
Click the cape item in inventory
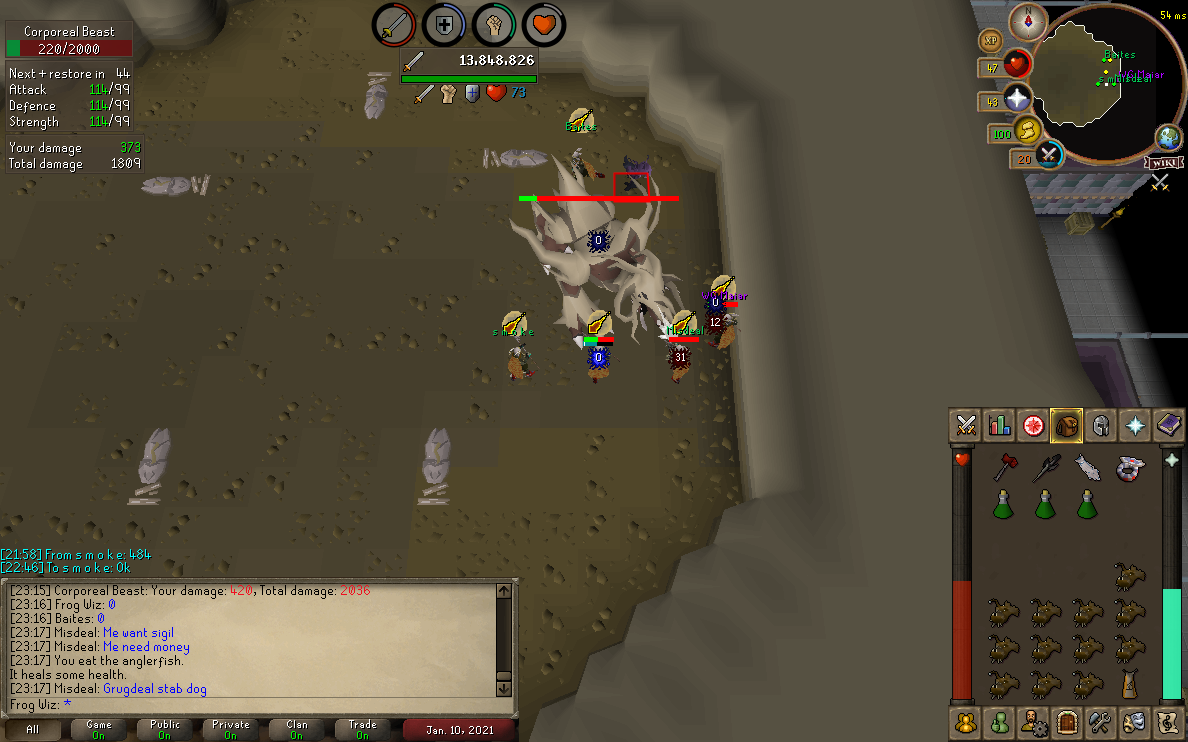coord(1129,684)
